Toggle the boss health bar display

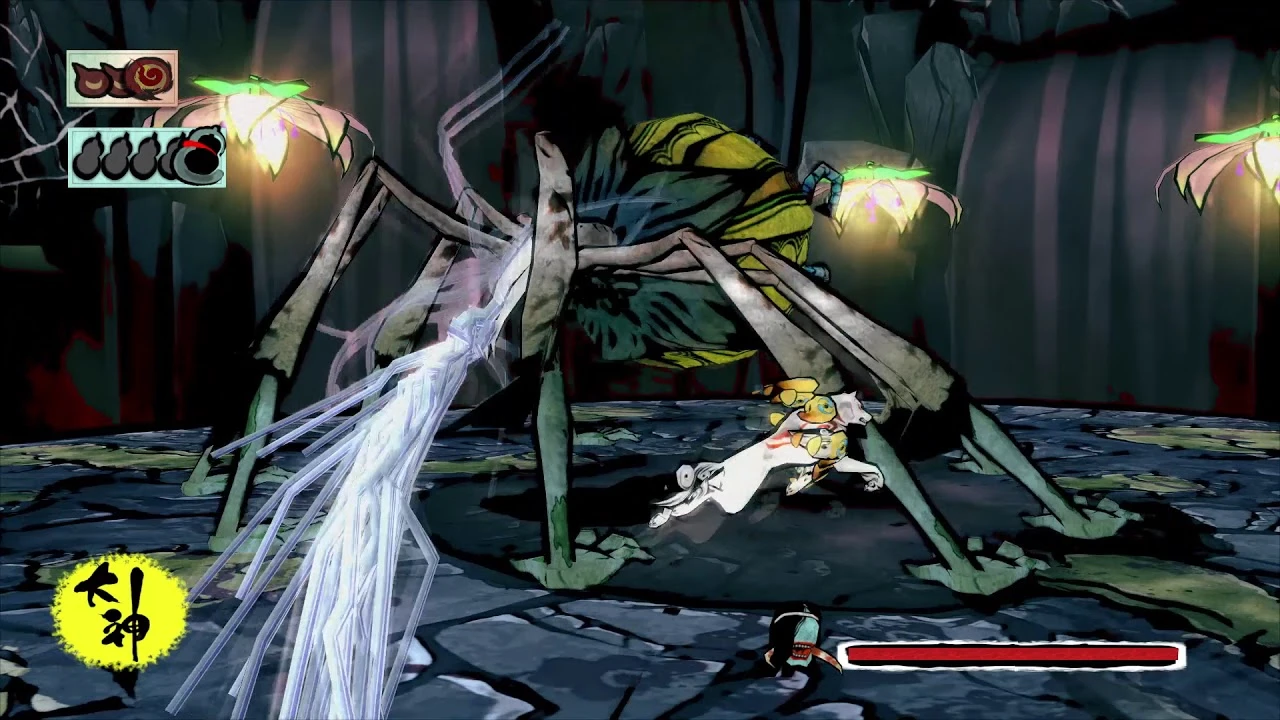coord(1012,656)
